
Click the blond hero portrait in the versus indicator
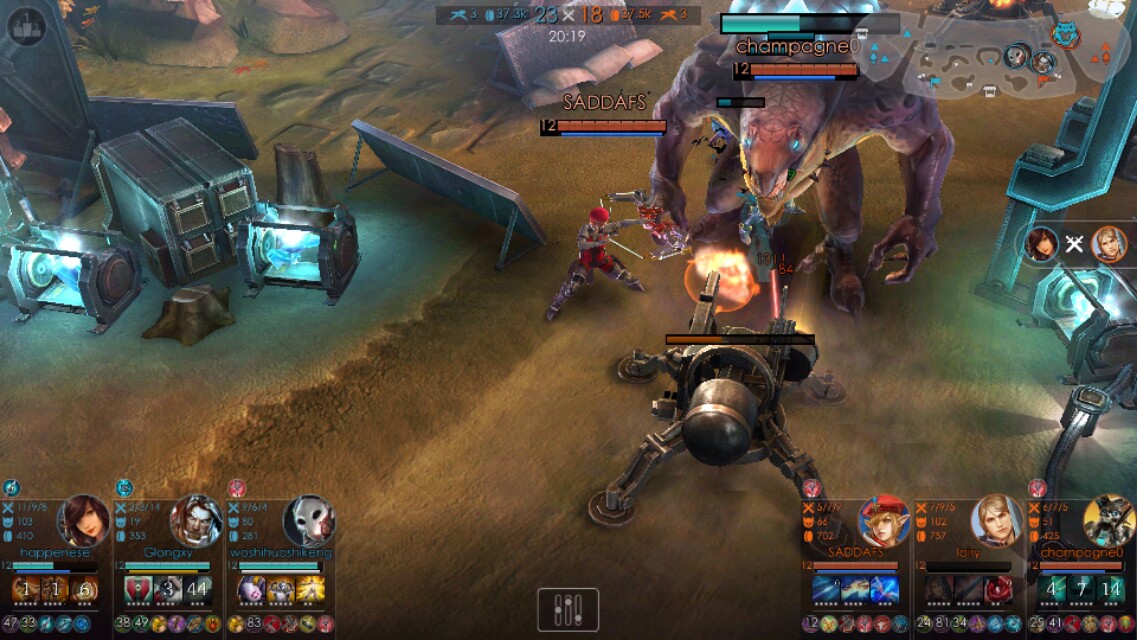point(1108,244)
